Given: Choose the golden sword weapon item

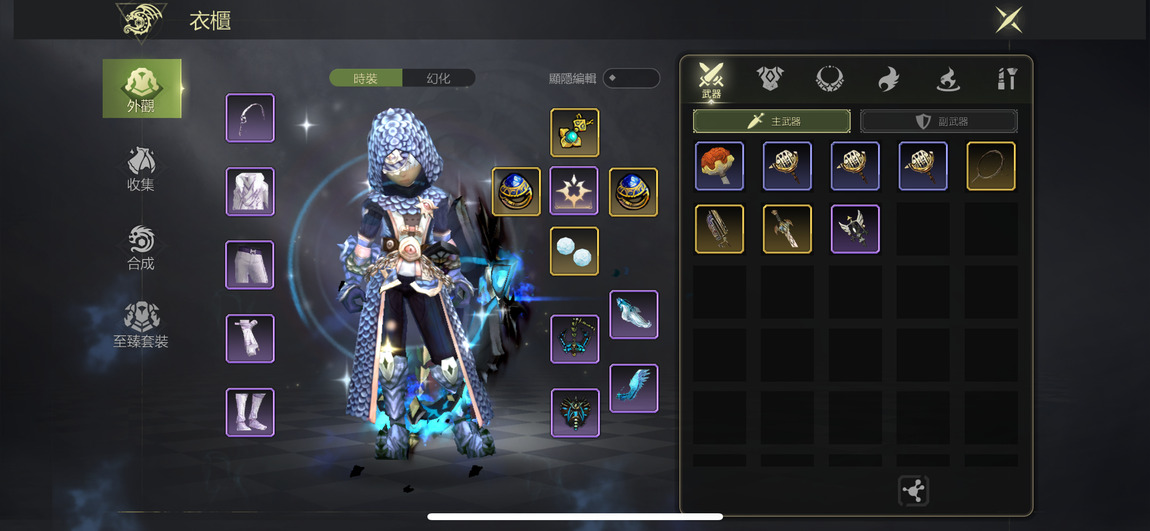Looking at the screenshot, I should [787, 229].
